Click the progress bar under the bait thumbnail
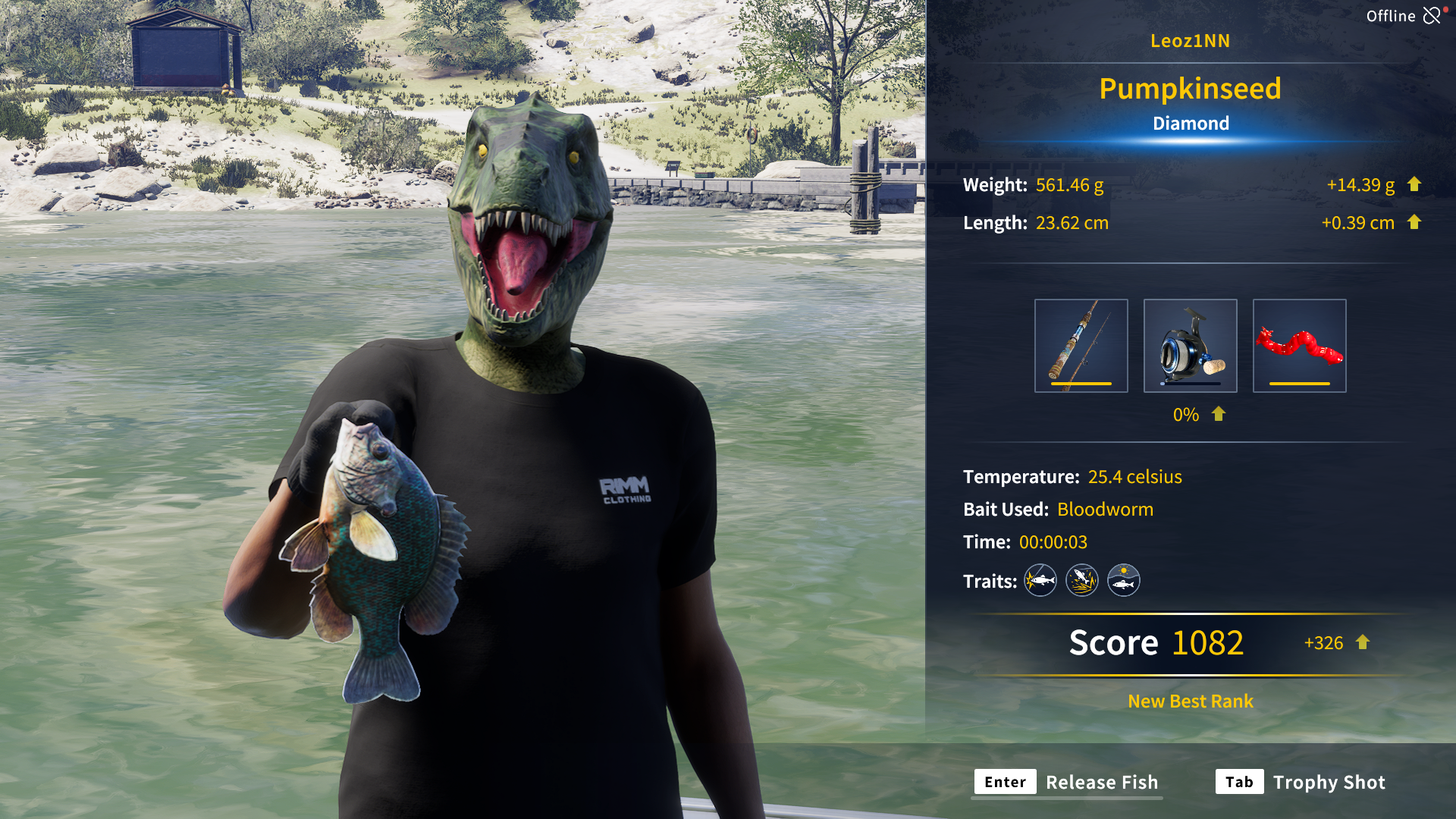 1299,385
